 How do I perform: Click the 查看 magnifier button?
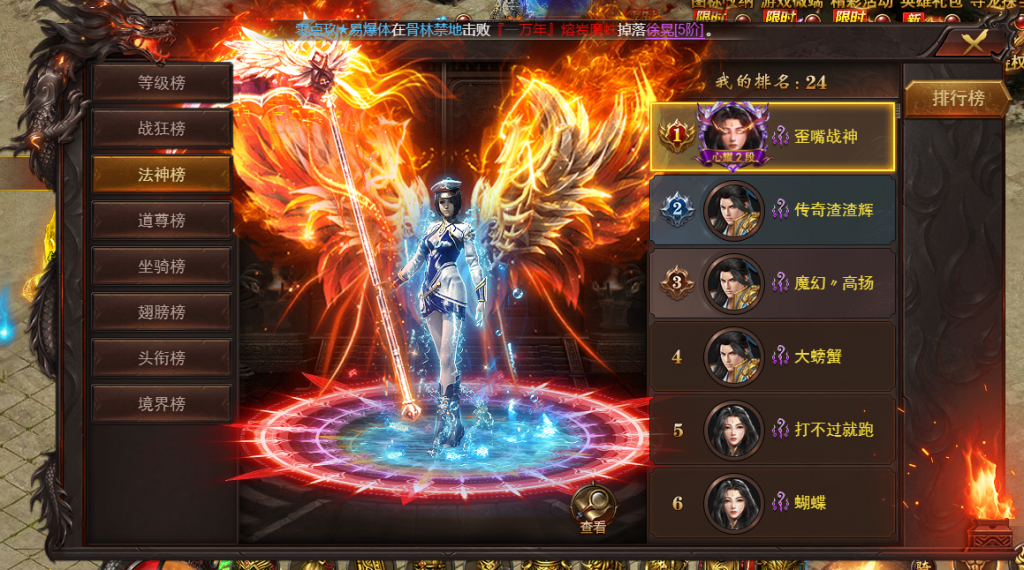click(593, 508)
